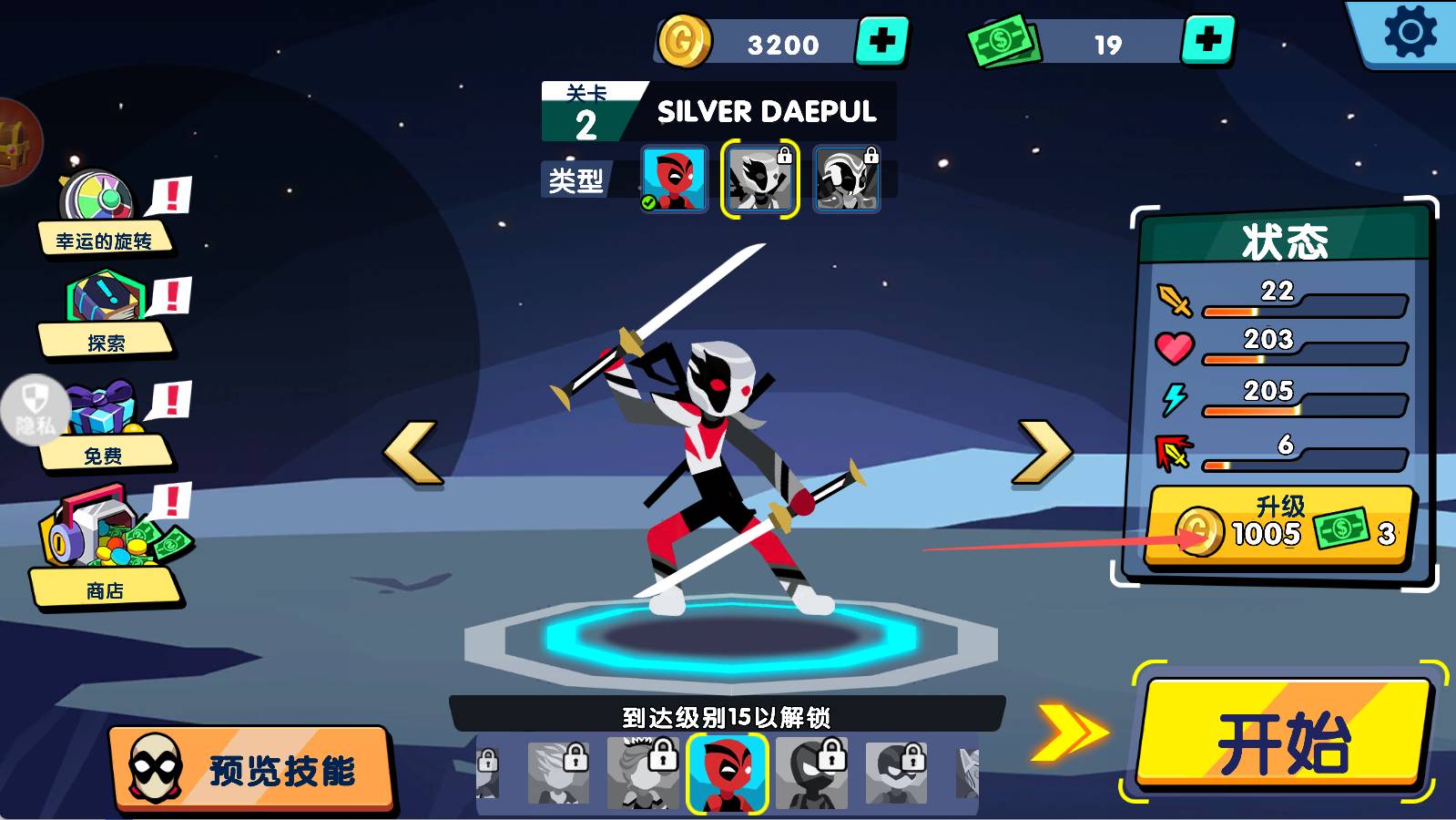
Task: Open the 幸运的旋转 lucky spin wheel
Action: pyautogui.click(x=102, y=215)
